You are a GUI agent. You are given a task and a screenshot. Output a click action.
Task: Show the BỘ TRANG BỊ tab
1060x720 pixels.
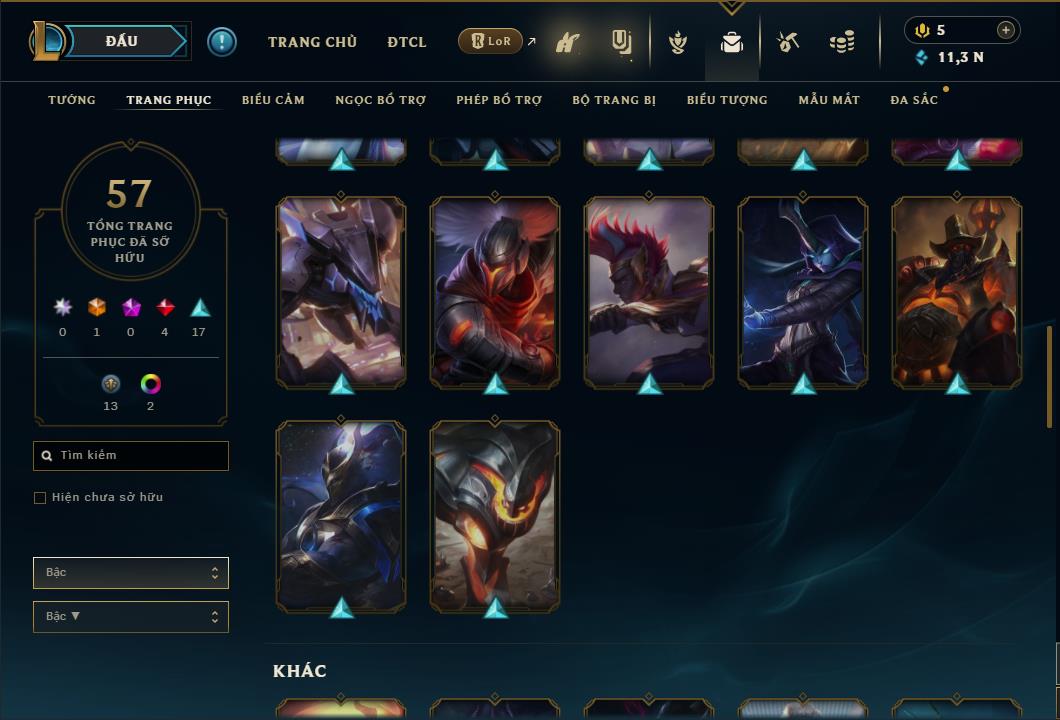(x=614, y=100)
